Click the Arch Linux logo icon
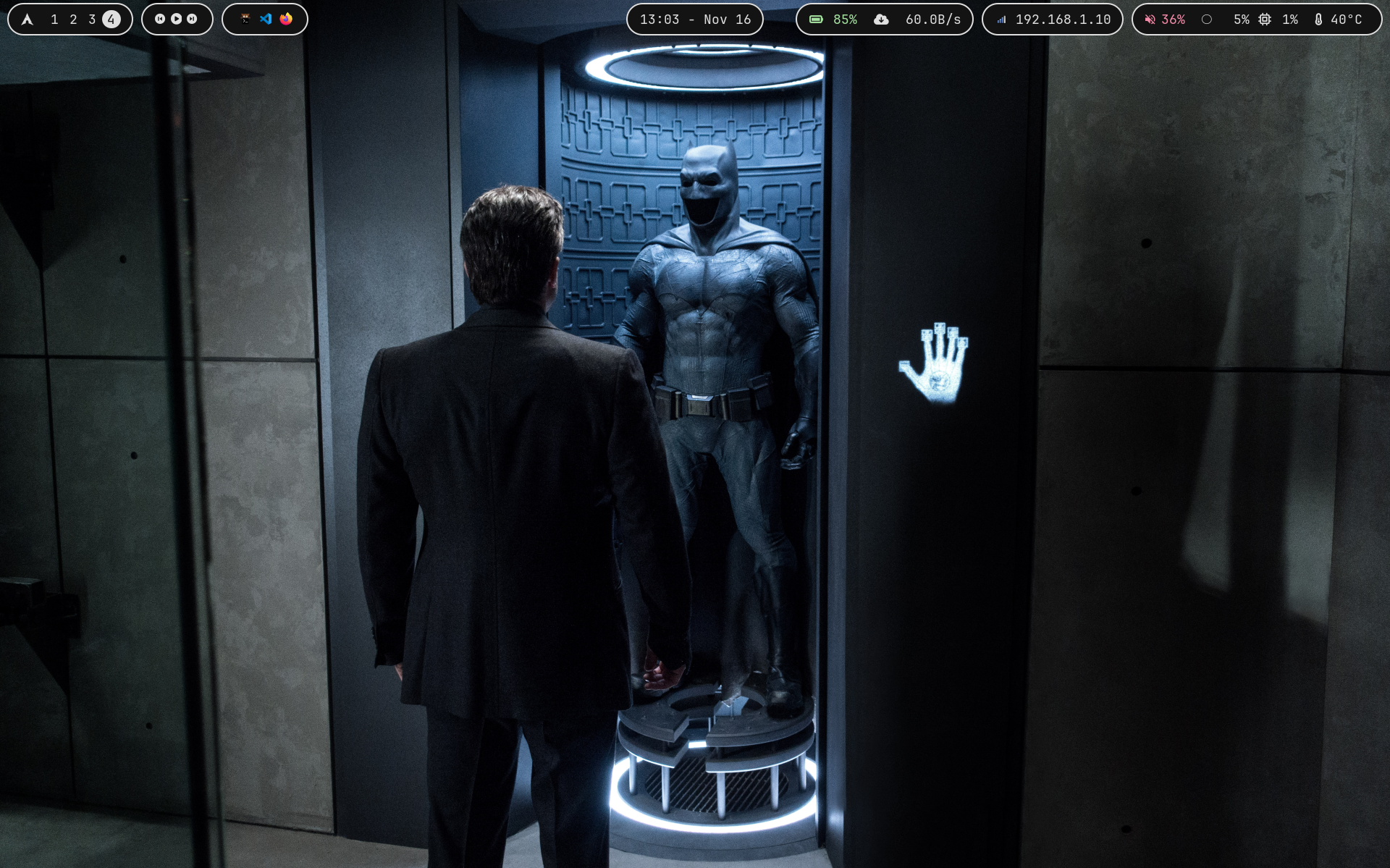This screenshot has width=1390, height=868. click(x=28, y=19)
